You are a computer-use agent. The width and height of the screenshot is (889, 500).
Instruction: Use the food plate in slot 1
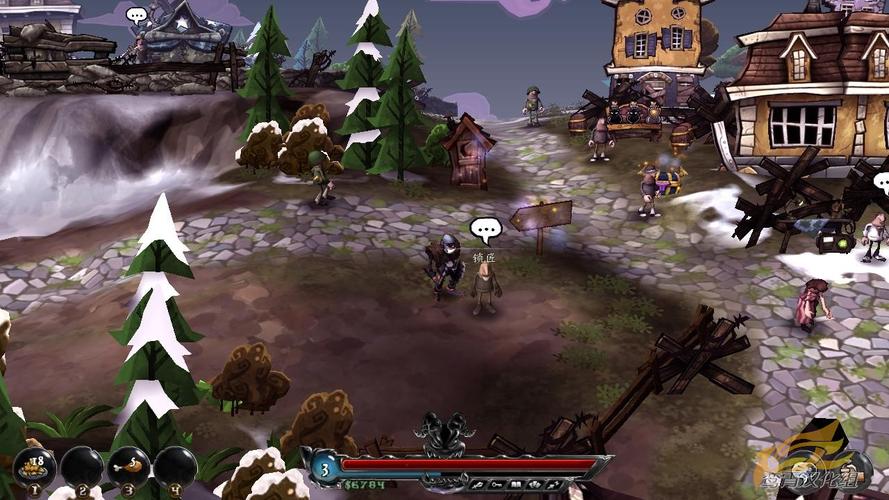pos(33,466)
